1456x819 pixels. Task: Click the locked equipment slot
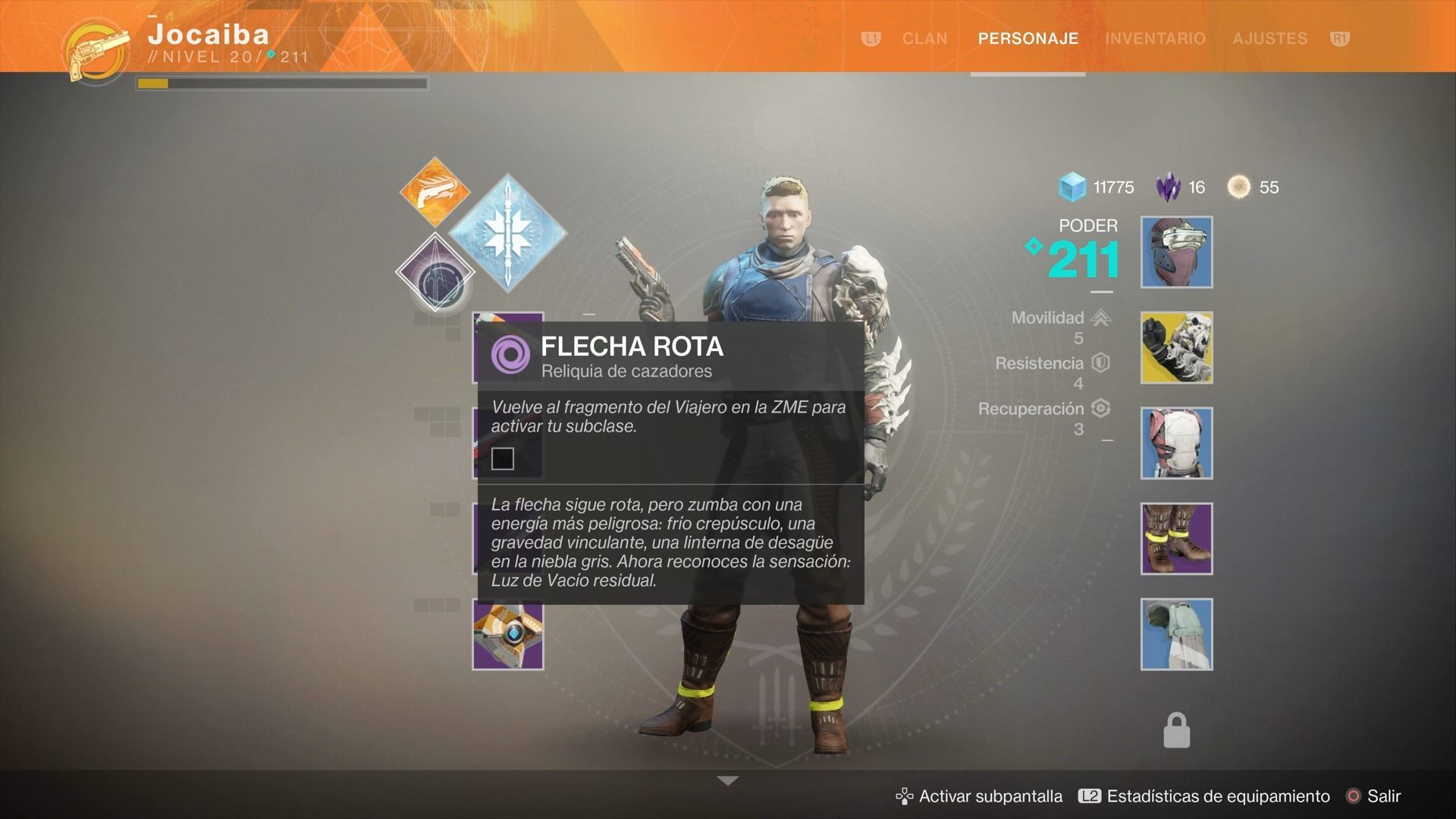1176,730
